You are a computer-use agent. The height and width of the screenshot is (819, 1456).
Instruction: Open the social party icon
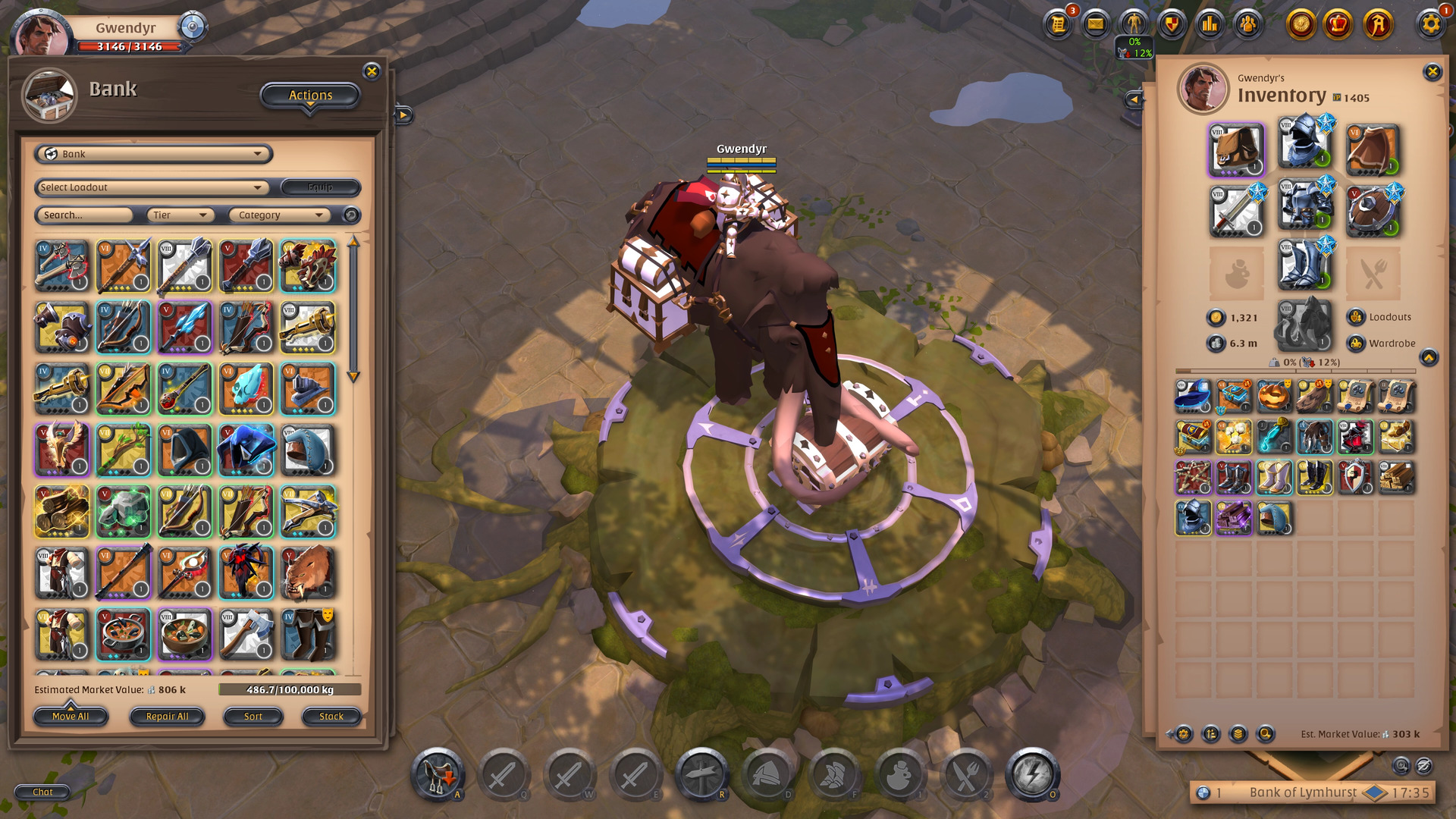point(1247,24)
